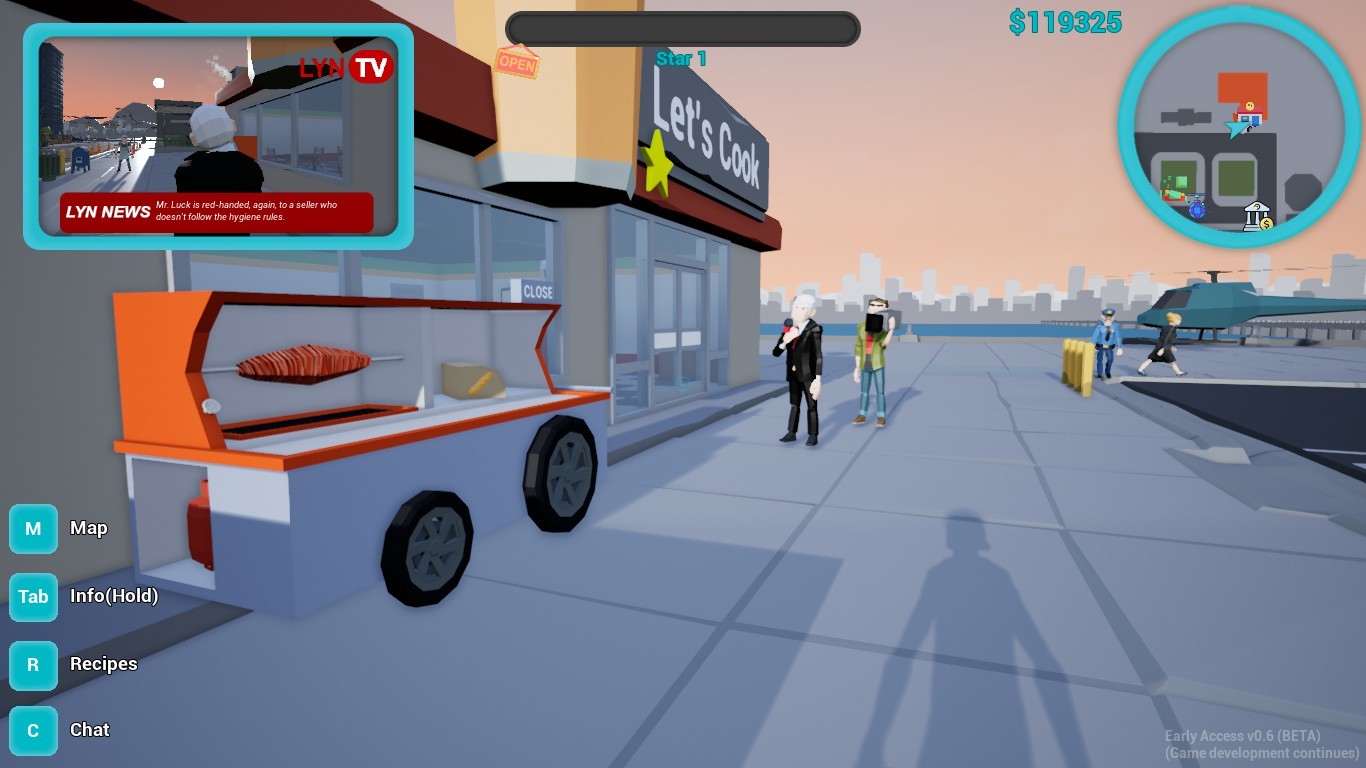Click the Chat label in the sidebar

(x=90, y=730)
